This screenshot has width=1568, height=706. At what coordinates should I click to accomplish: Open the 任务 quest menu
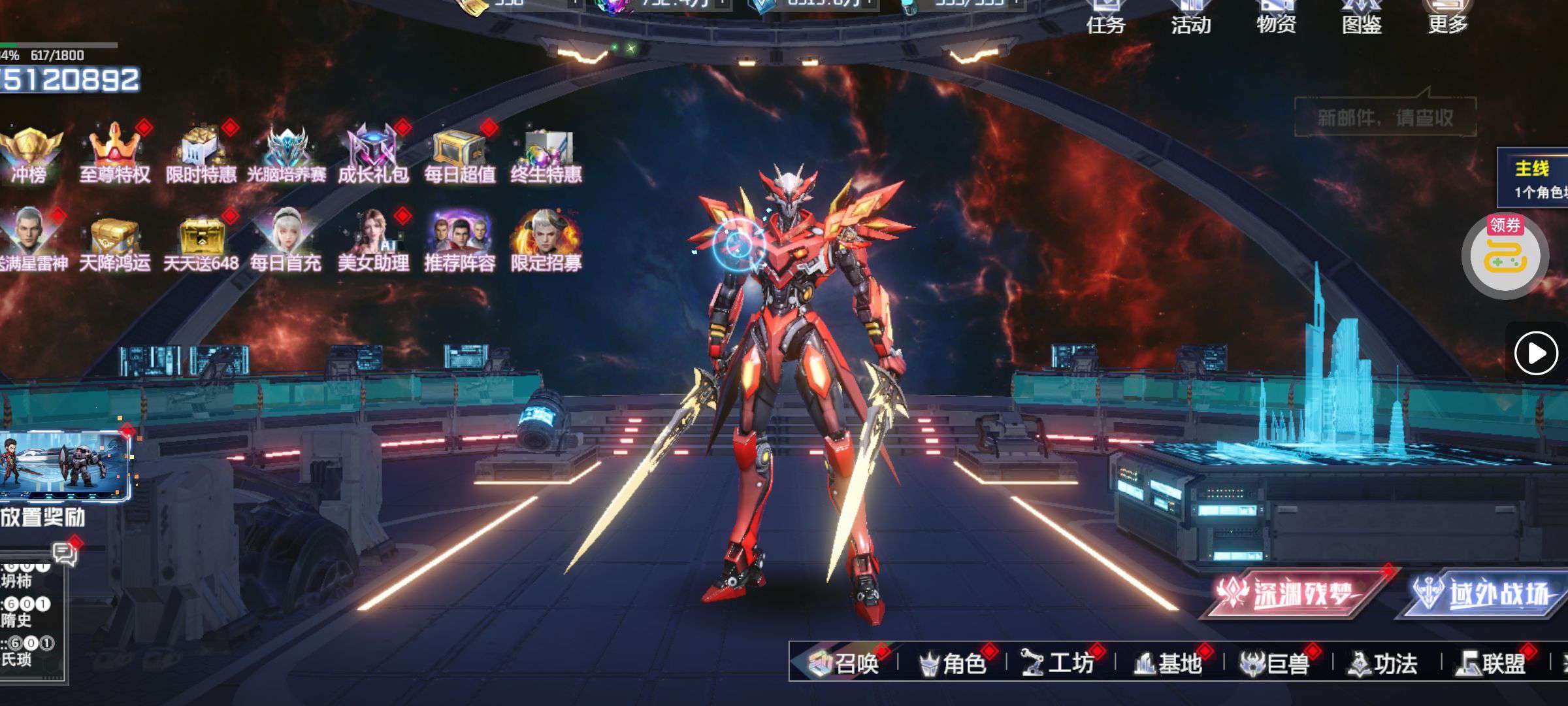(1105, 18)
